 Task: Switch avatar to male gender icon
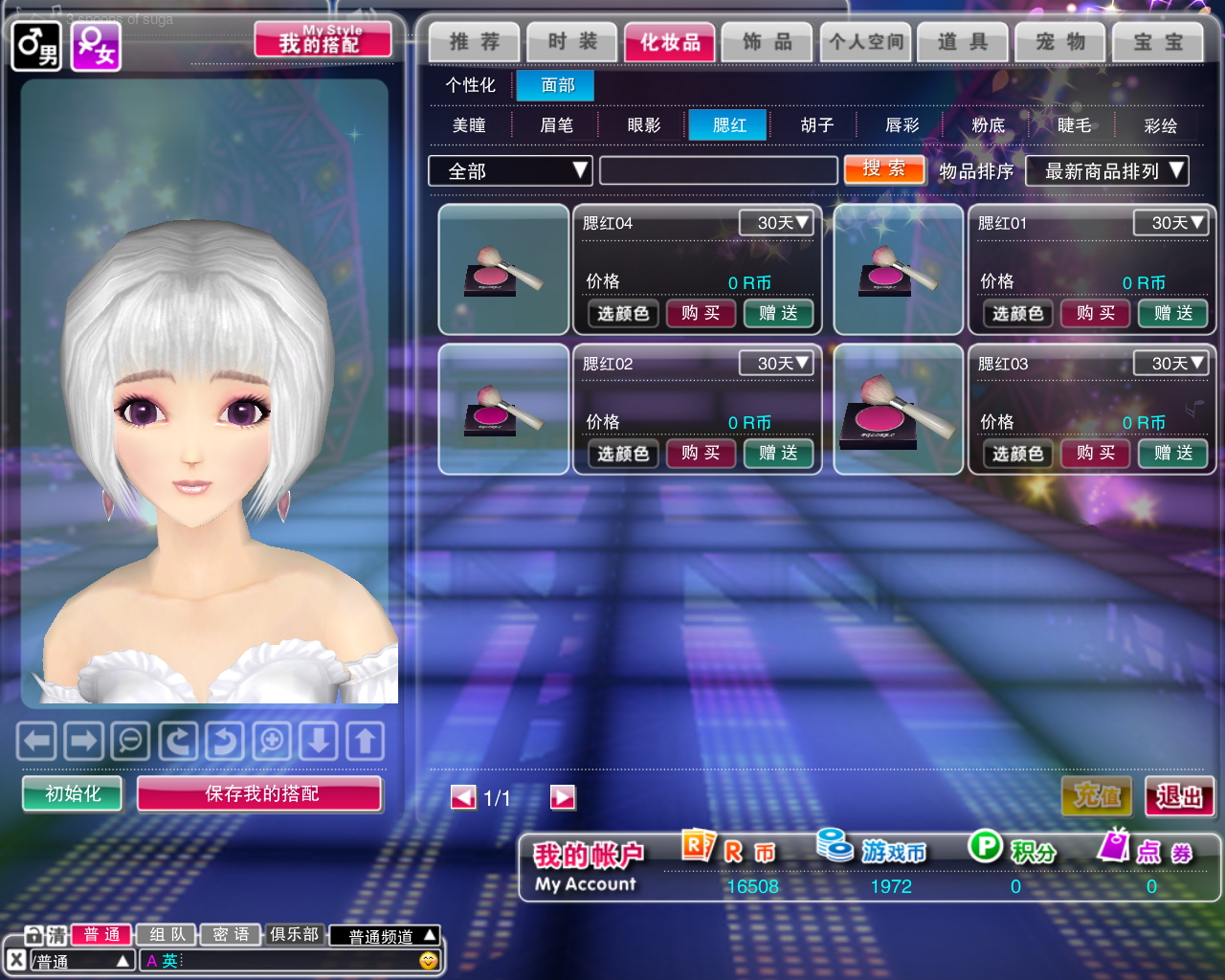point(36,45)
